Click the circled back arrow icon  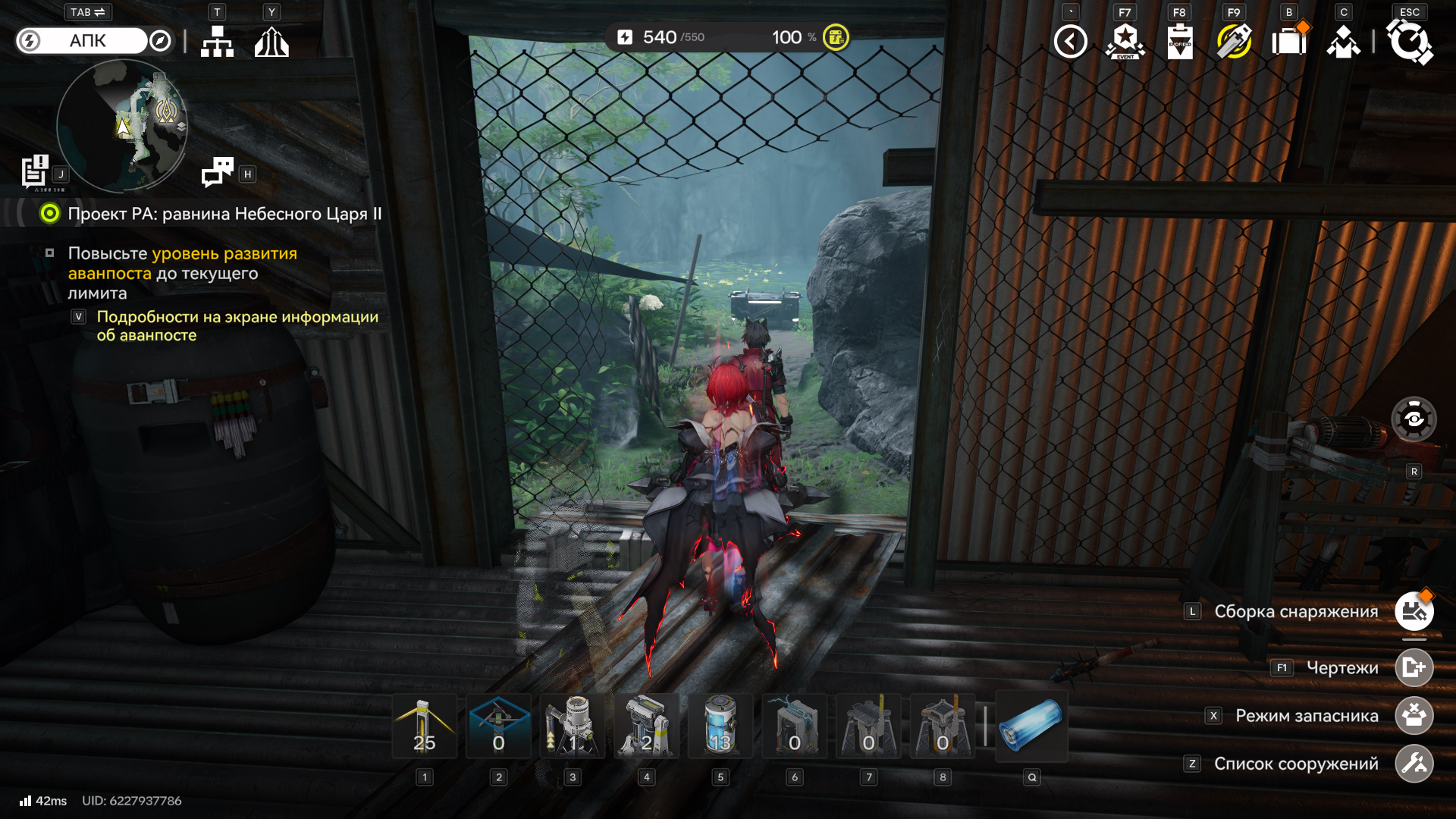1070,42
